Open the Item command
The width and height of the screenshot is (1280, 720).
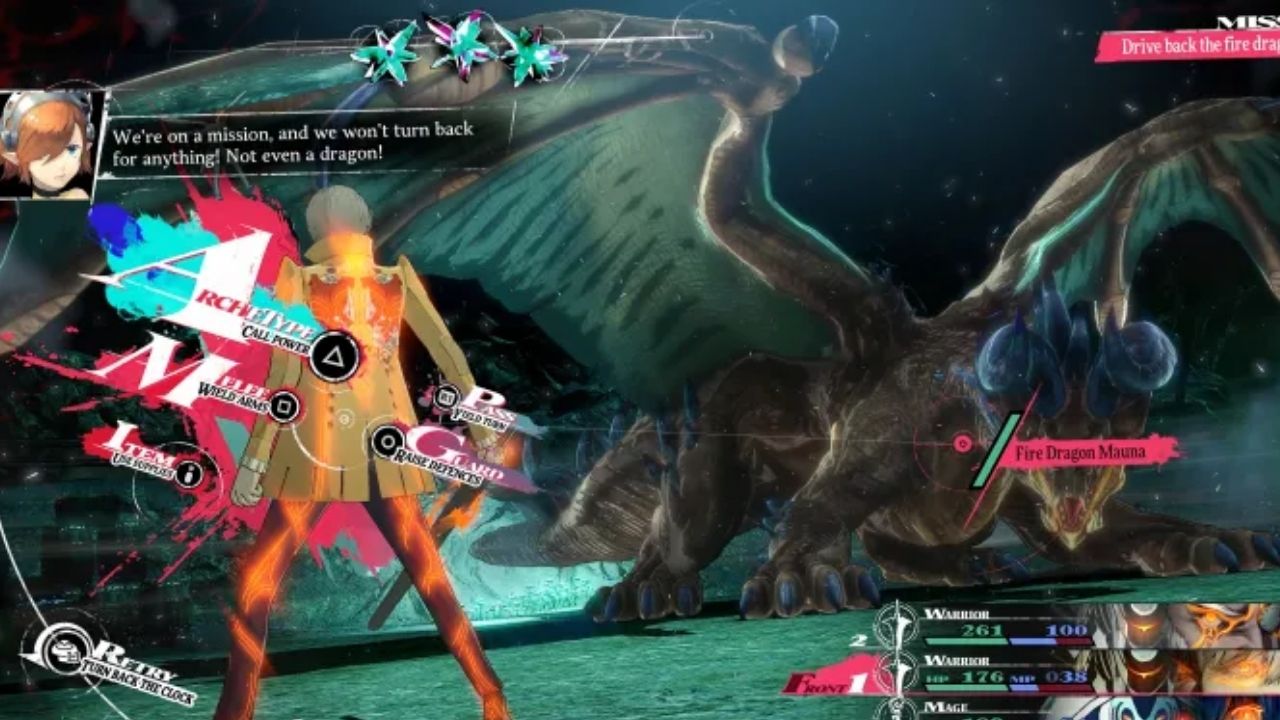[x=191, y=470]
